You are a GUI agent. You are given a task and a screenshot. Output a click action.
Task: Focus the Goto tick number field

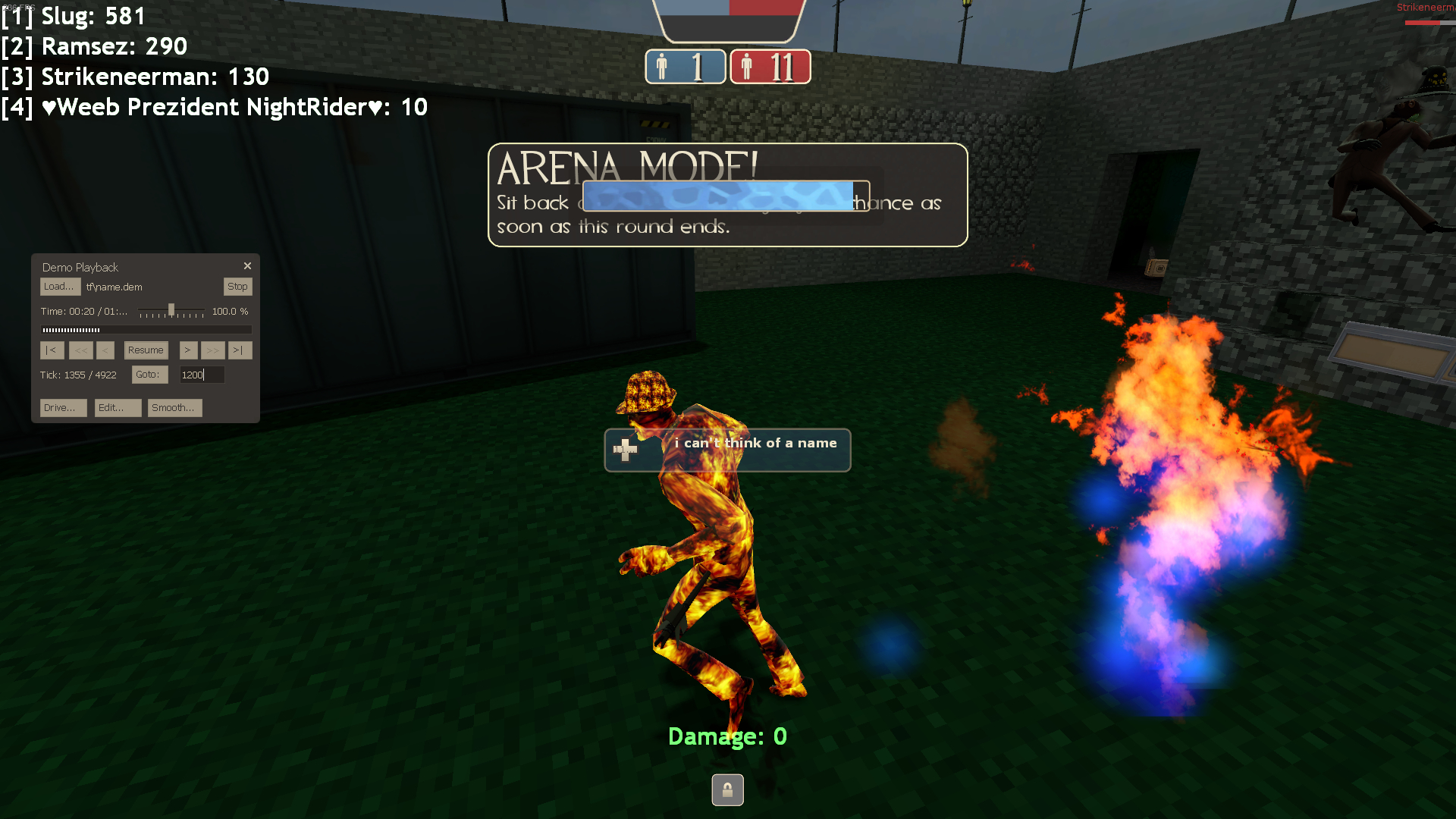point(201,375)
